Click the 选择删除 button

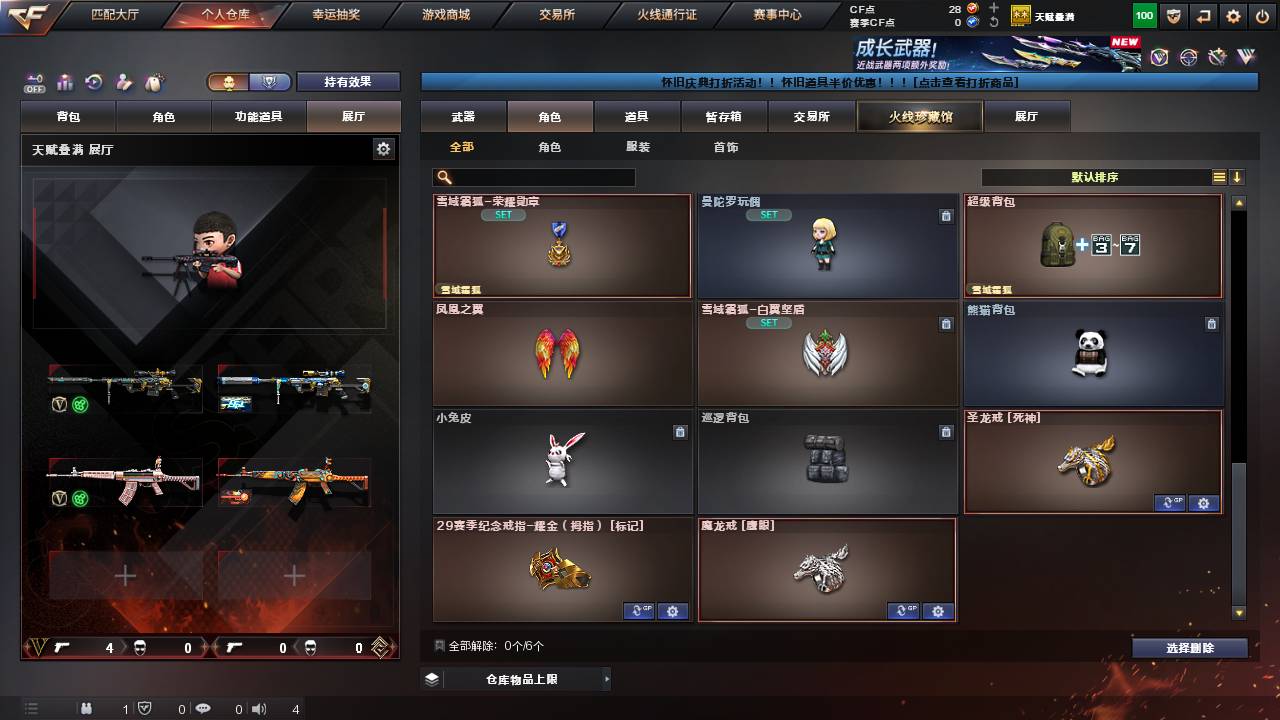pyautogui.click(x=1188, y=647)
